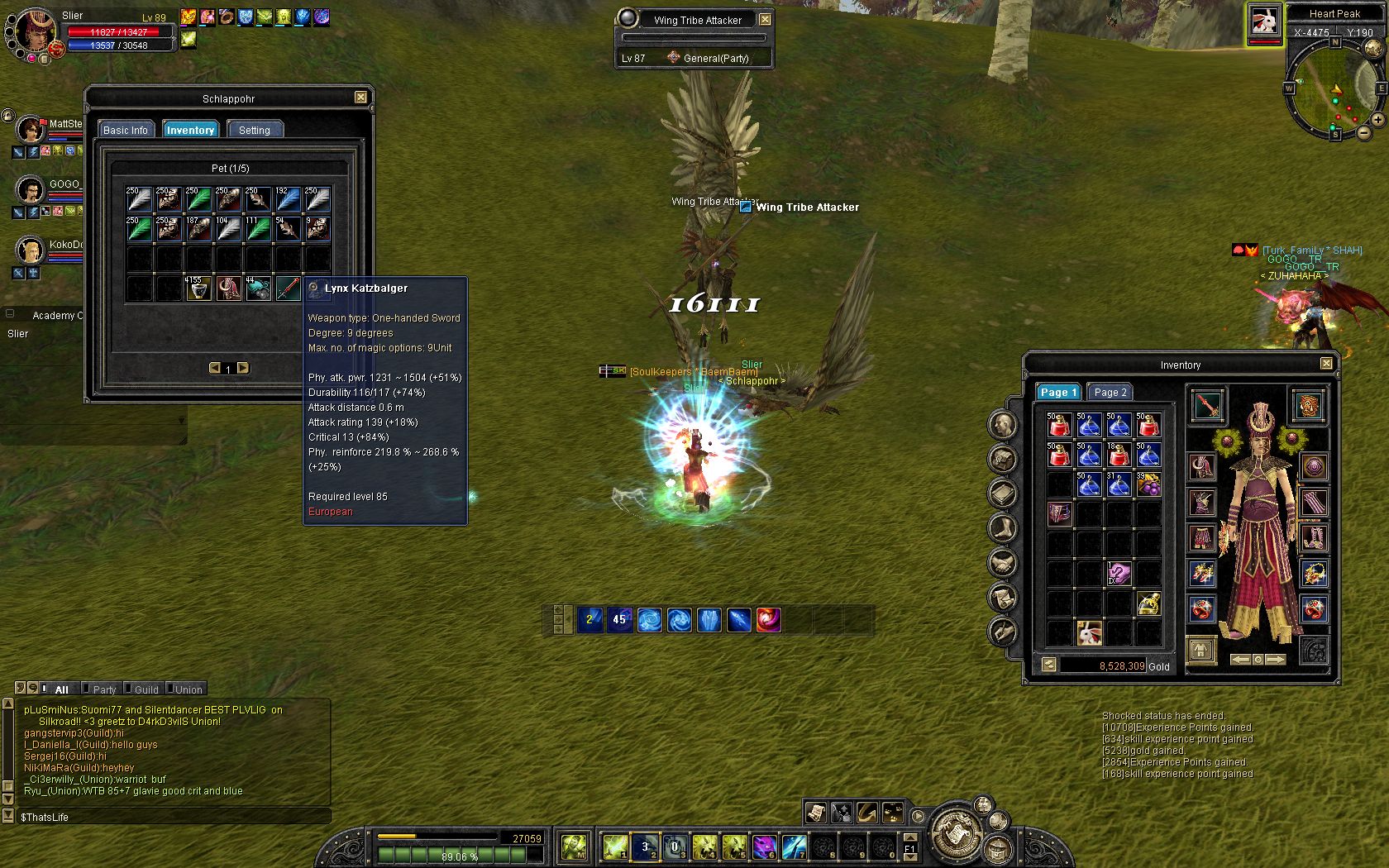Open the Party chat tab
Viewport: 1389px width, 868px height.
pyautogui.click(x=104, y=689)
